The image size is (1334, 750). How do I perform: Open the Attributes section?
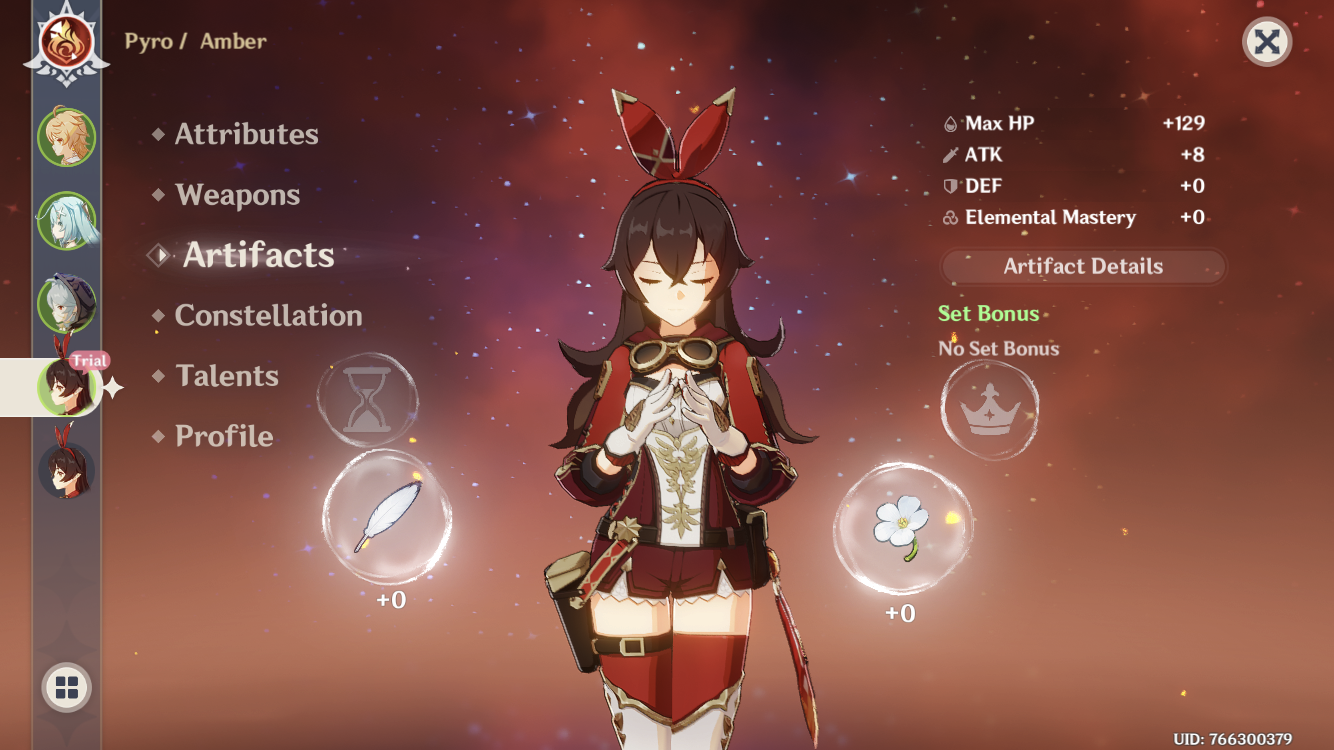246,134
